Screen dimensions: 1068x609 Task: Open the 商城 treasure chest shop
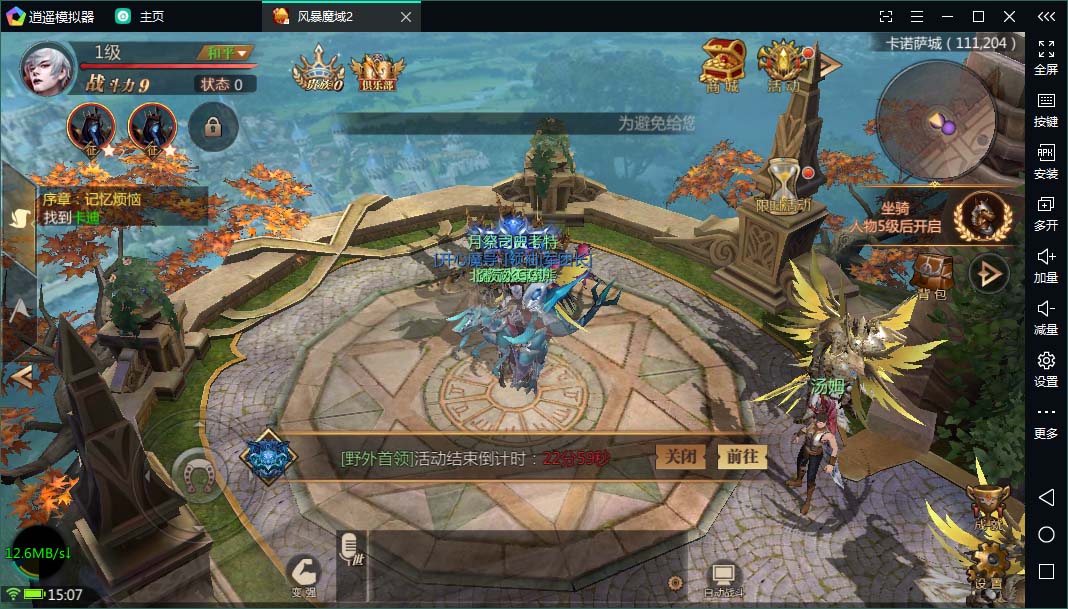[x=721, y=64]
